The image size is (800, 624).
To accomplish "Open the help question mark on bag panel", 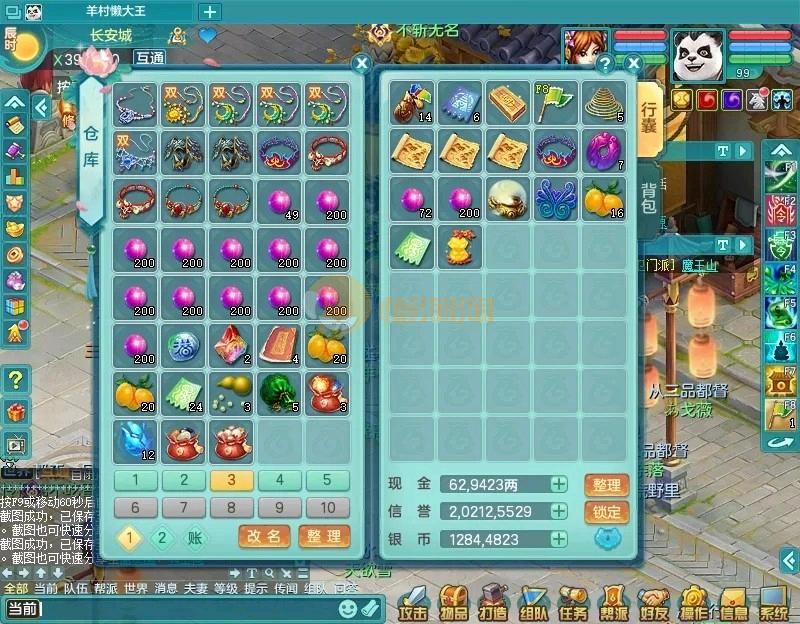I will click(x=604, y=63).
